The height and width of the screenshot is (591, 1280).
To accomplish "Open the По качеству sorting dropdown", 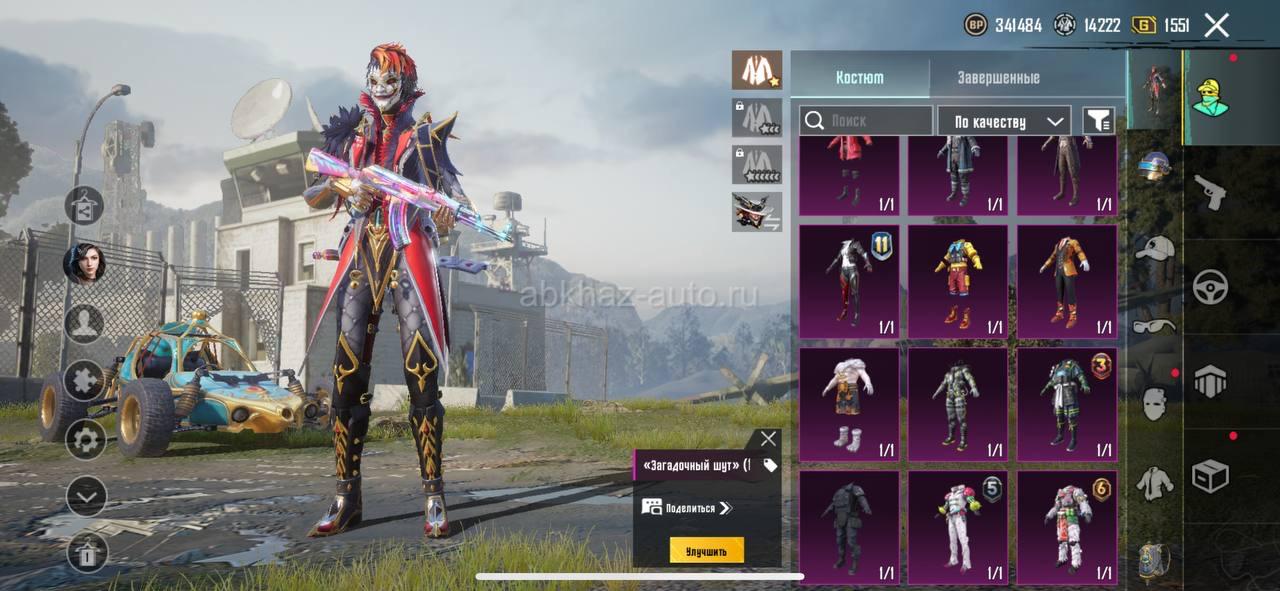I will click(1004, 121).
